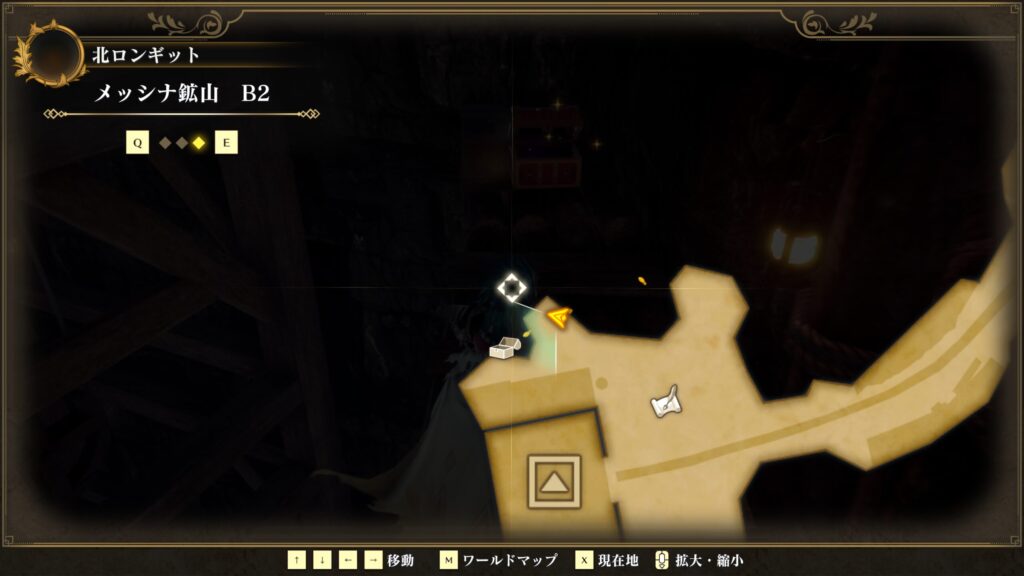Select the staircase up-arrow map icon

[553, 482]
